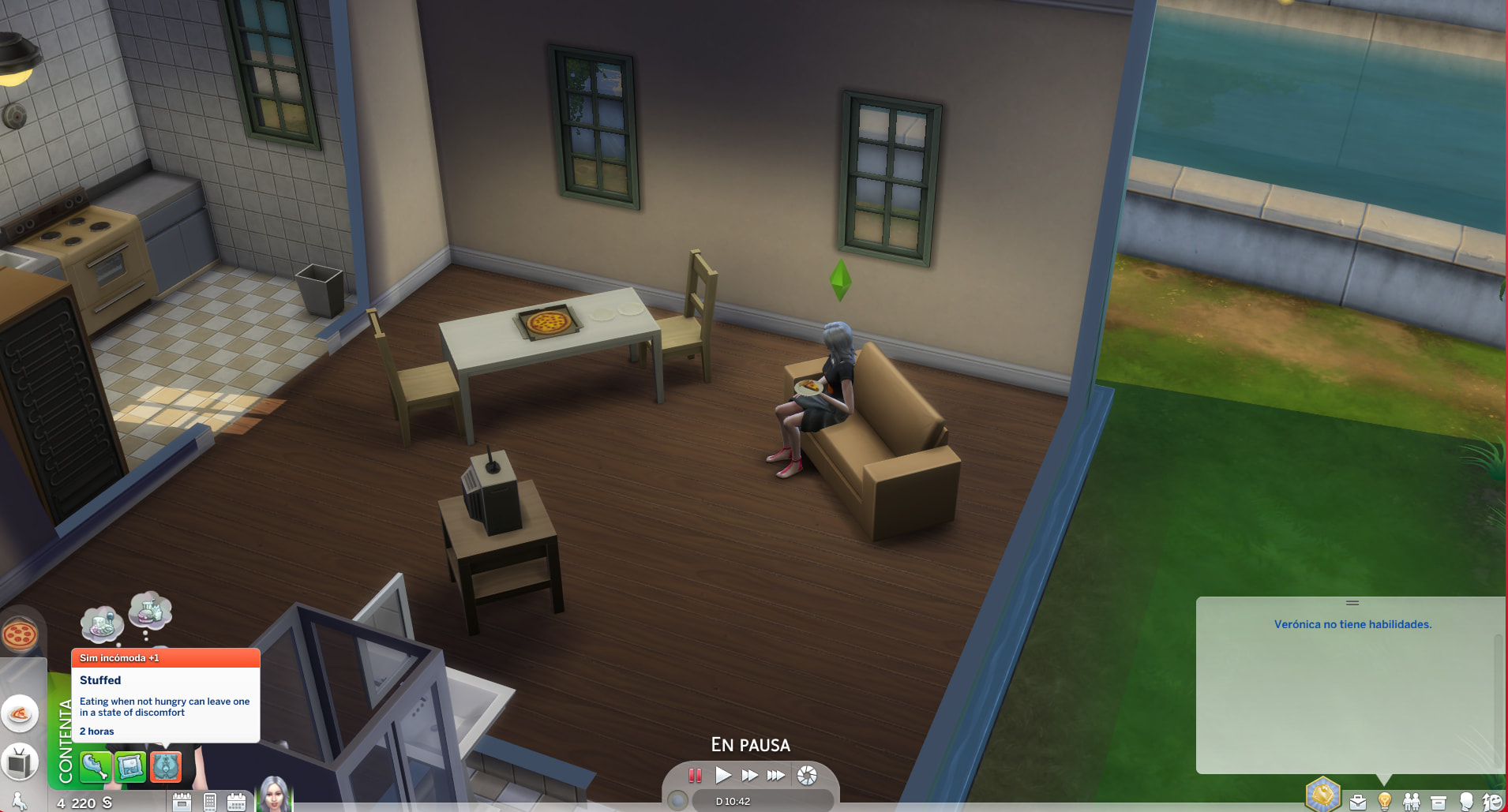Select the green drumstick moodlet

pyautogui.click(x=95, y=765)
